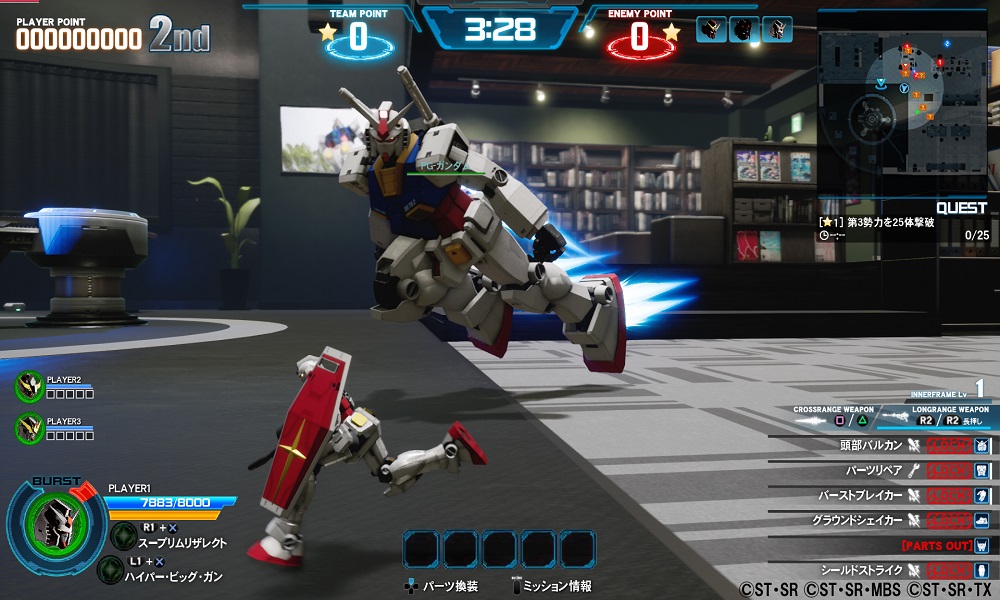Select the PLAYER2 teammate portrait
Screen dimensions: 1000x600
coord(29,386)
